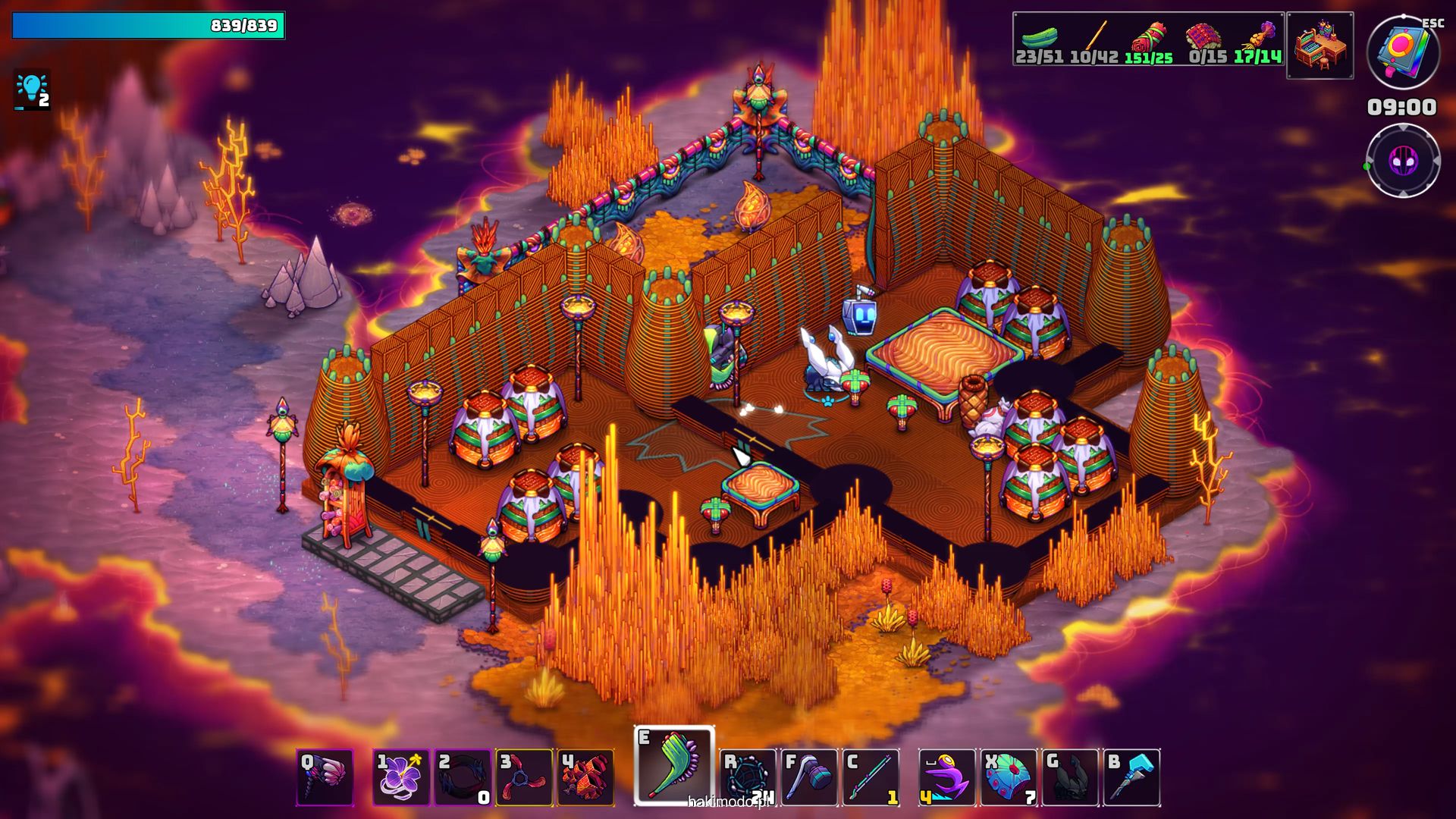This screenshot has width=1456, height=819.
Task: Use the blue shell gadget in slot X
Action: point(1009,777)
